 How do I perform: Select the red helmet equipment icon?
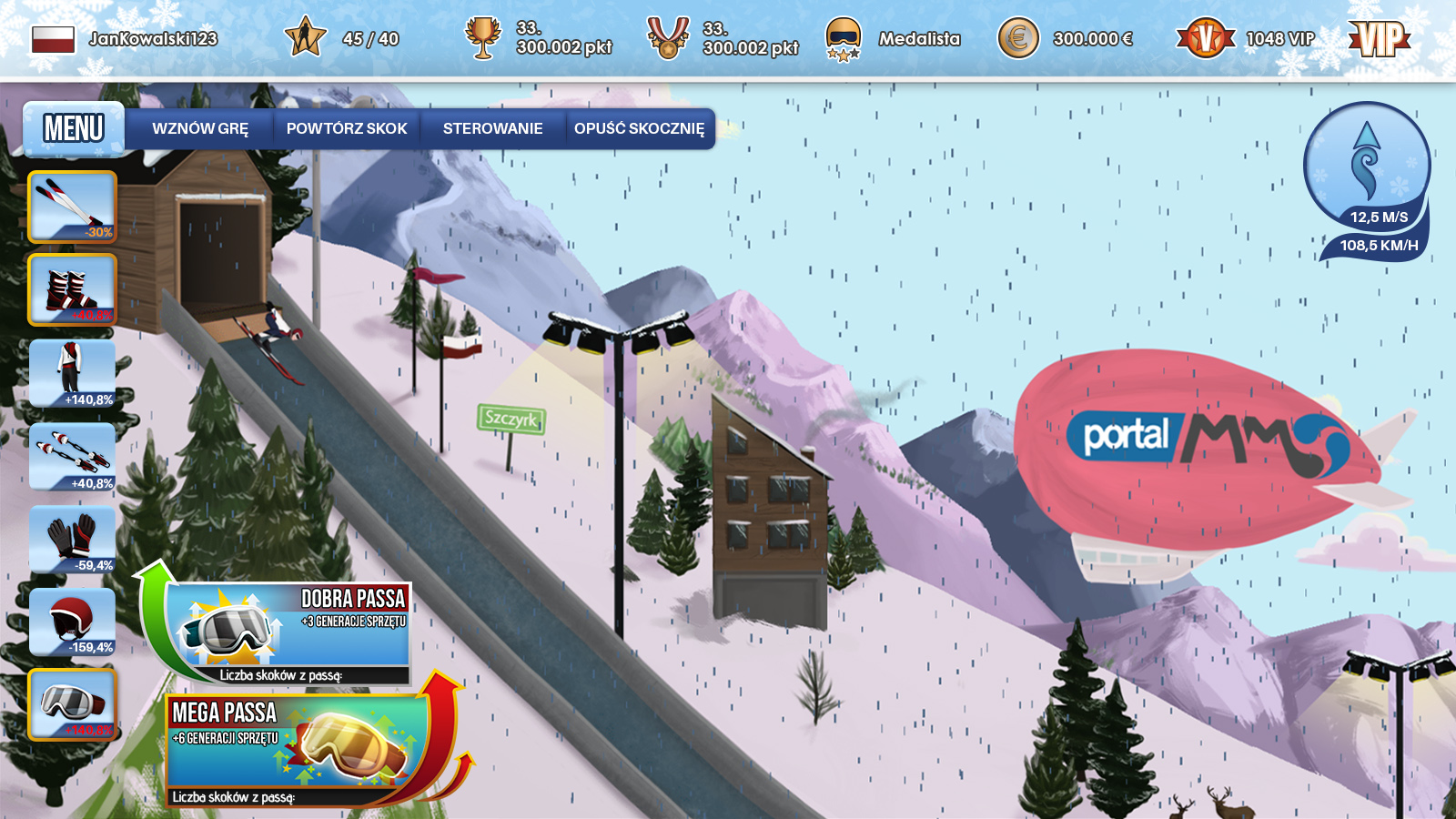tap(73, 621)
